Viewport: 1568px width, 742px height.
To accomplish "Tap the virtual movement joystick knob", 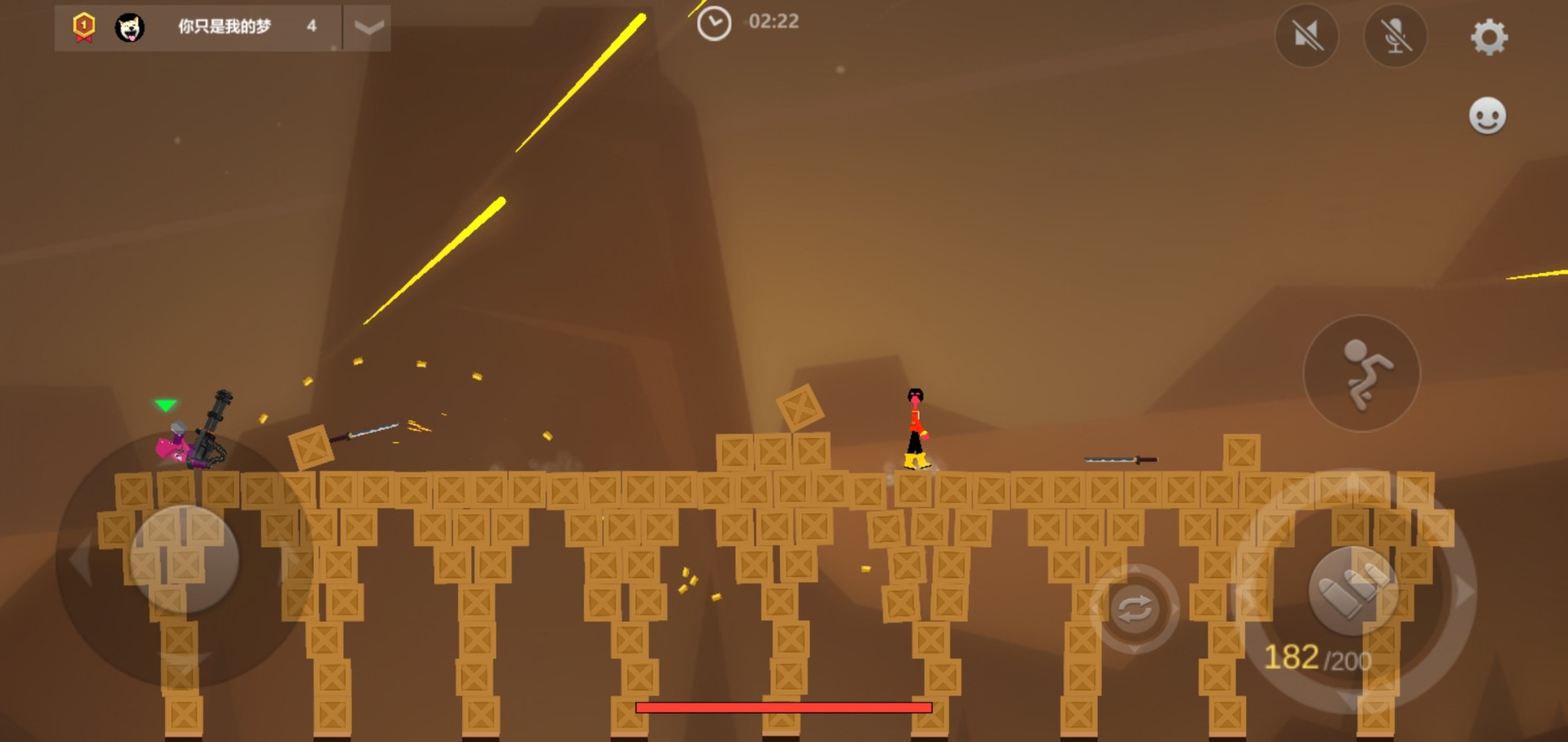I will 185,559.
